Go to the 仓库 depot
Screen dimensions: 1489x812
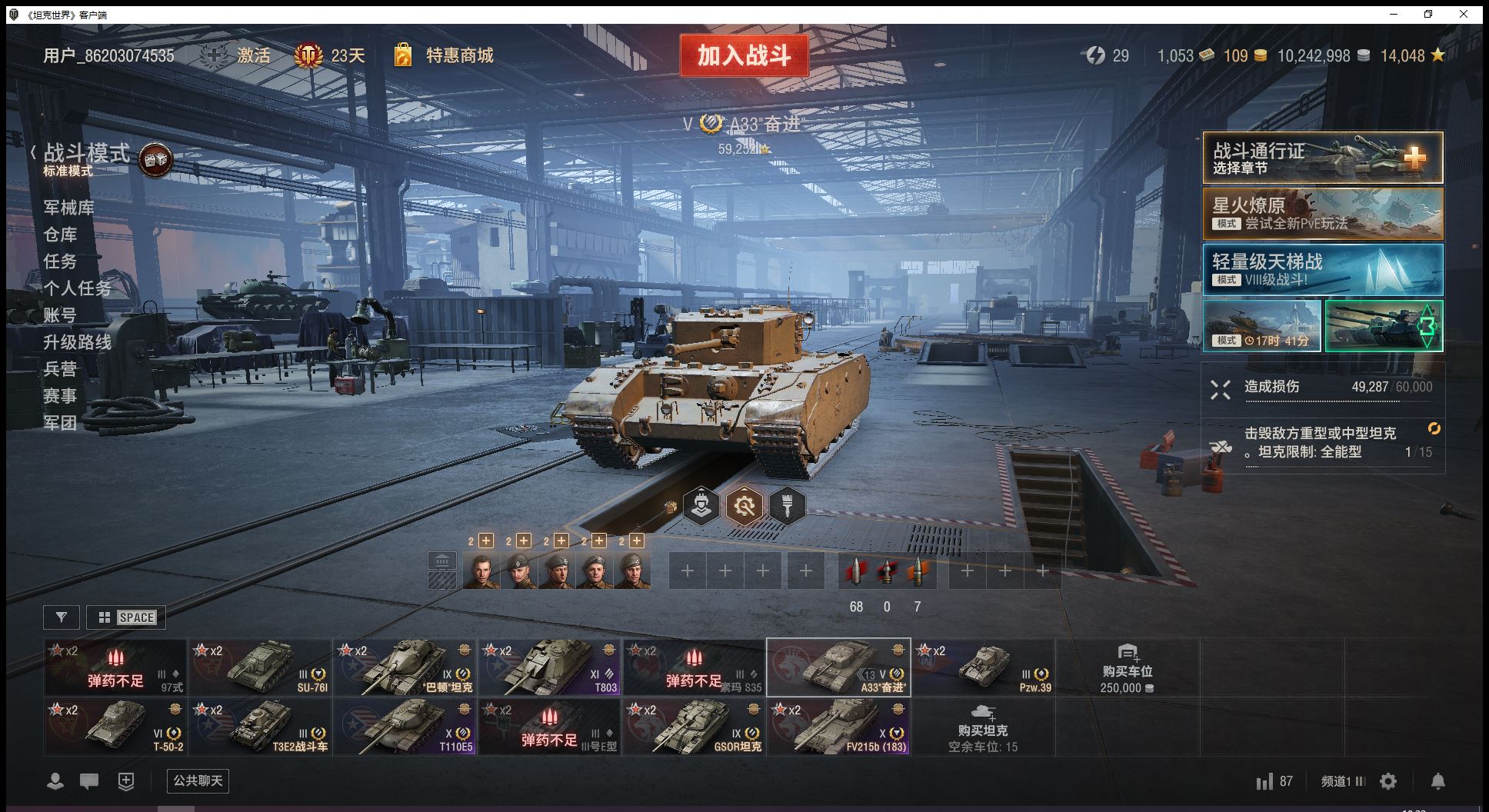[x=60, y=235]
